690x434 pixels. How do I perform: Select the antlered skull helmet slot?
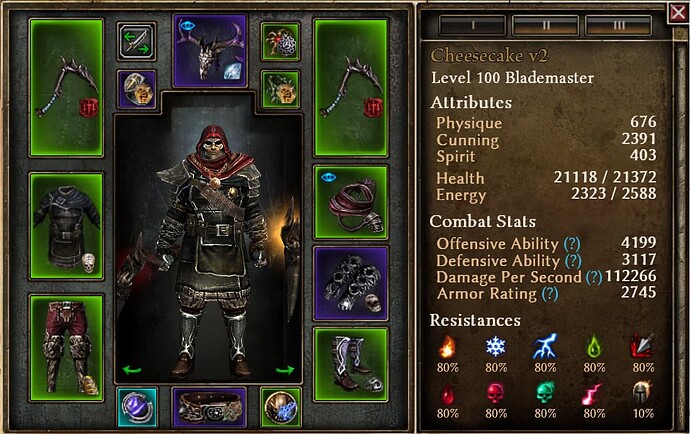tap(210, 50)
